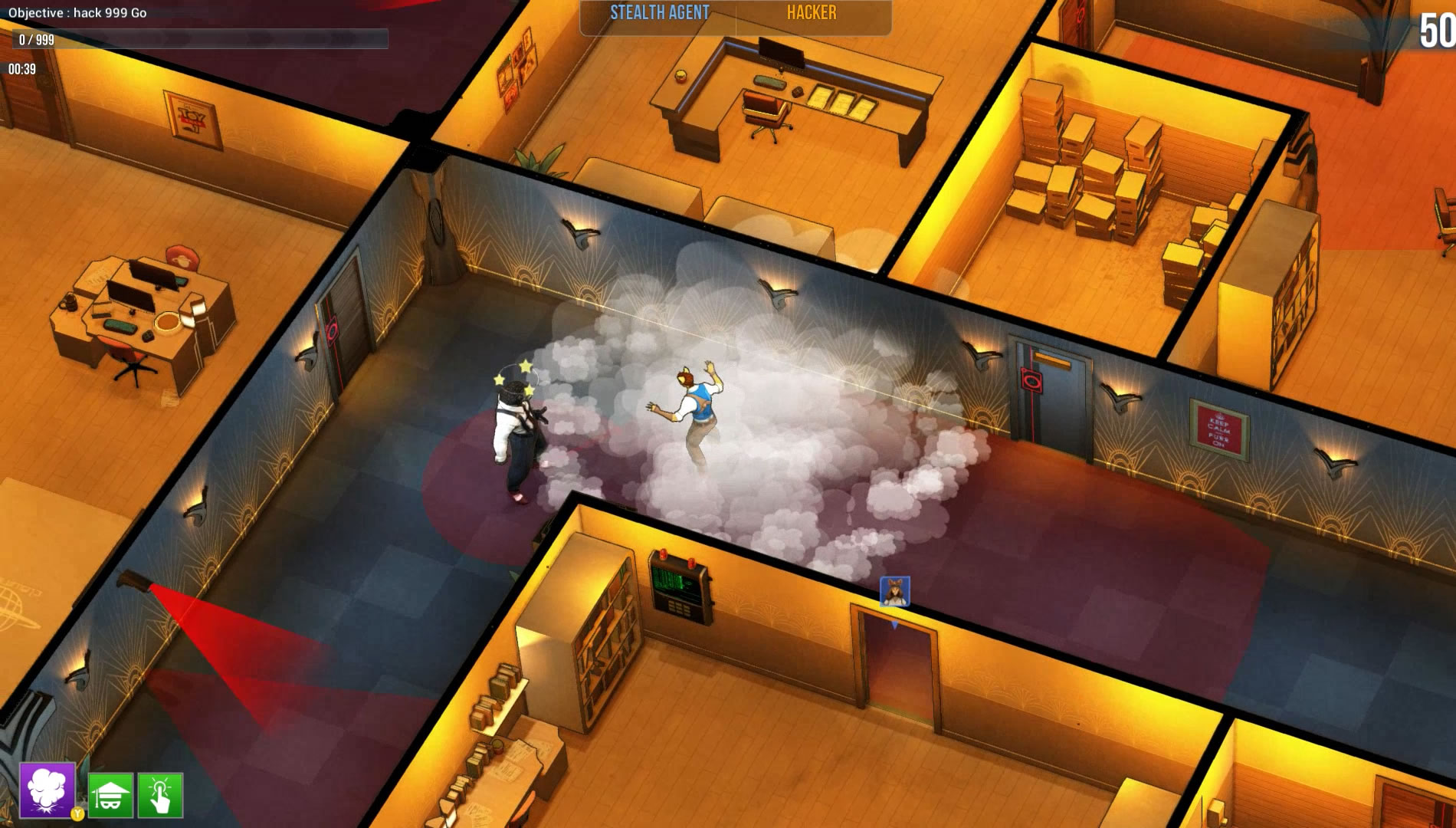The width and height of the screenshot is (1456, 828).
Task: Click the security camera casting the red beam
Action: (134, 580)
